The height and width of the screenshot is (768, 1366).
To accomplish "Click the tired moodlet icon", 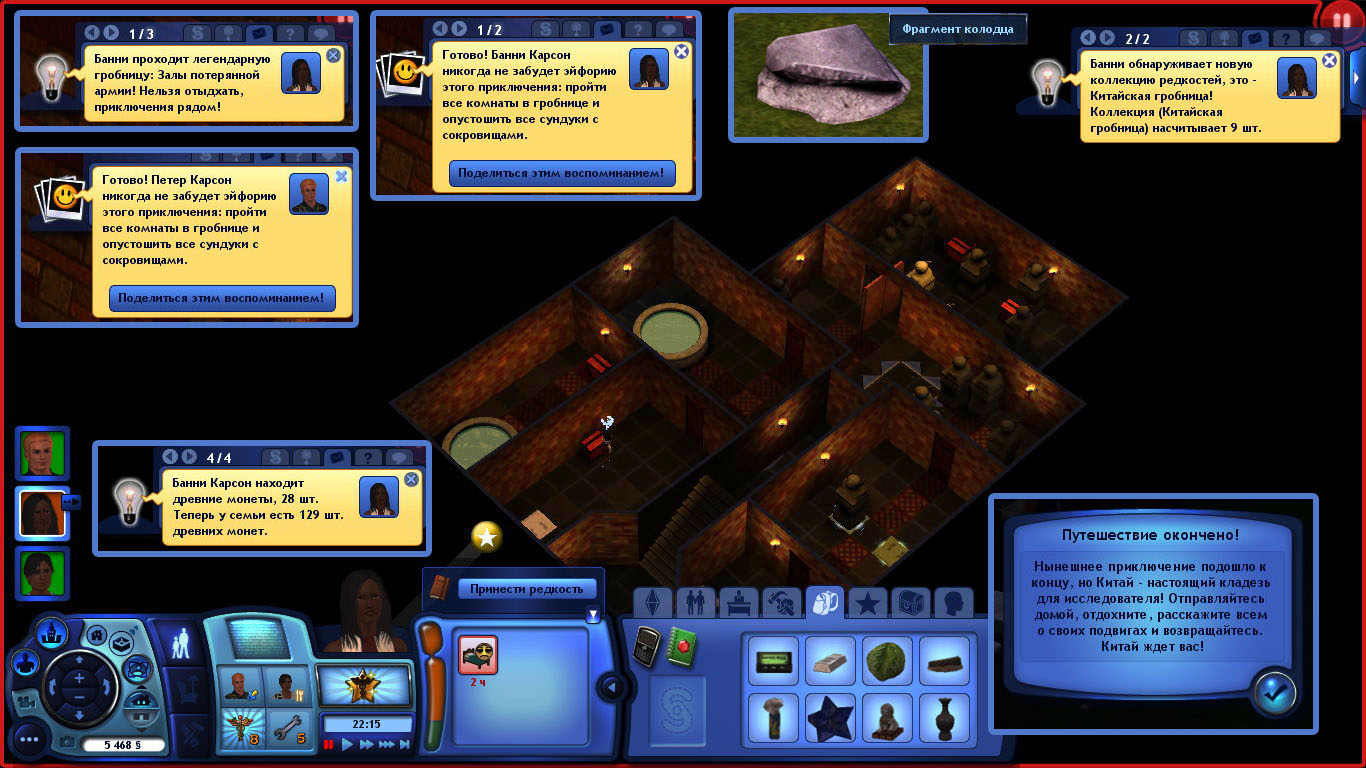I will [x=477, y=655].
